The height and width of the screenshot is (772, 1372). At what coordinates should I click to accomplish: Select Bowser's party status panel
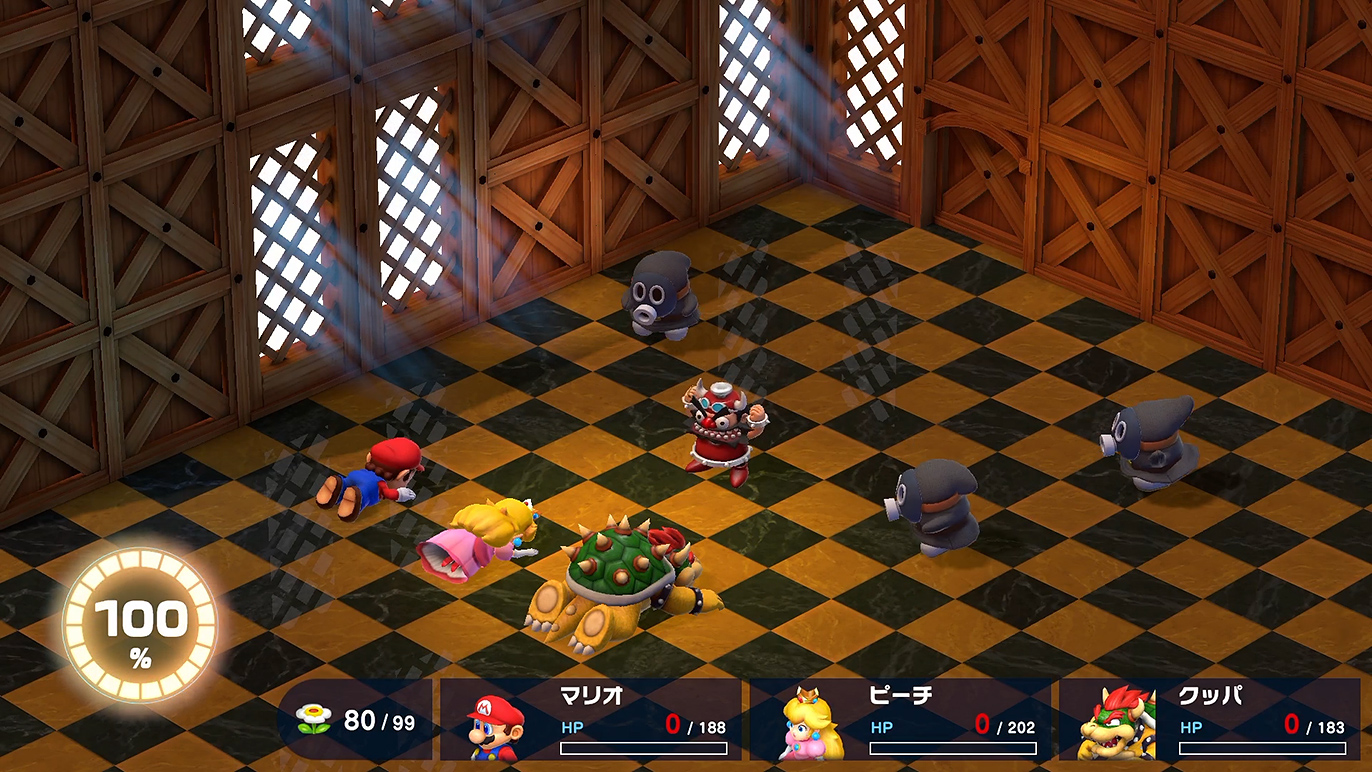tap(1209, 720)
